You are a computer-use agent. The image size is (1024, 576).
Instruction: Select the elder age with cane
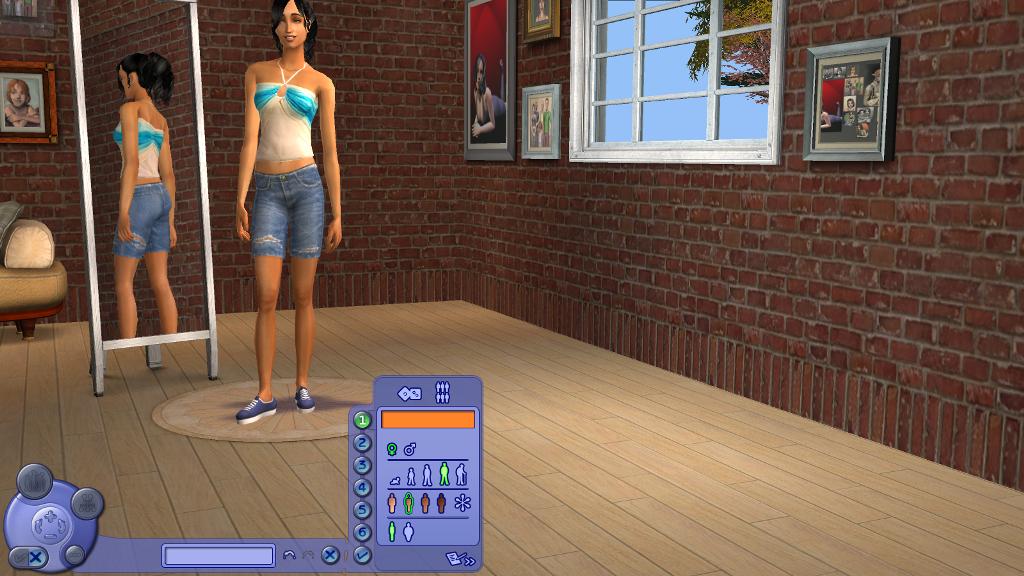point(461,474)
